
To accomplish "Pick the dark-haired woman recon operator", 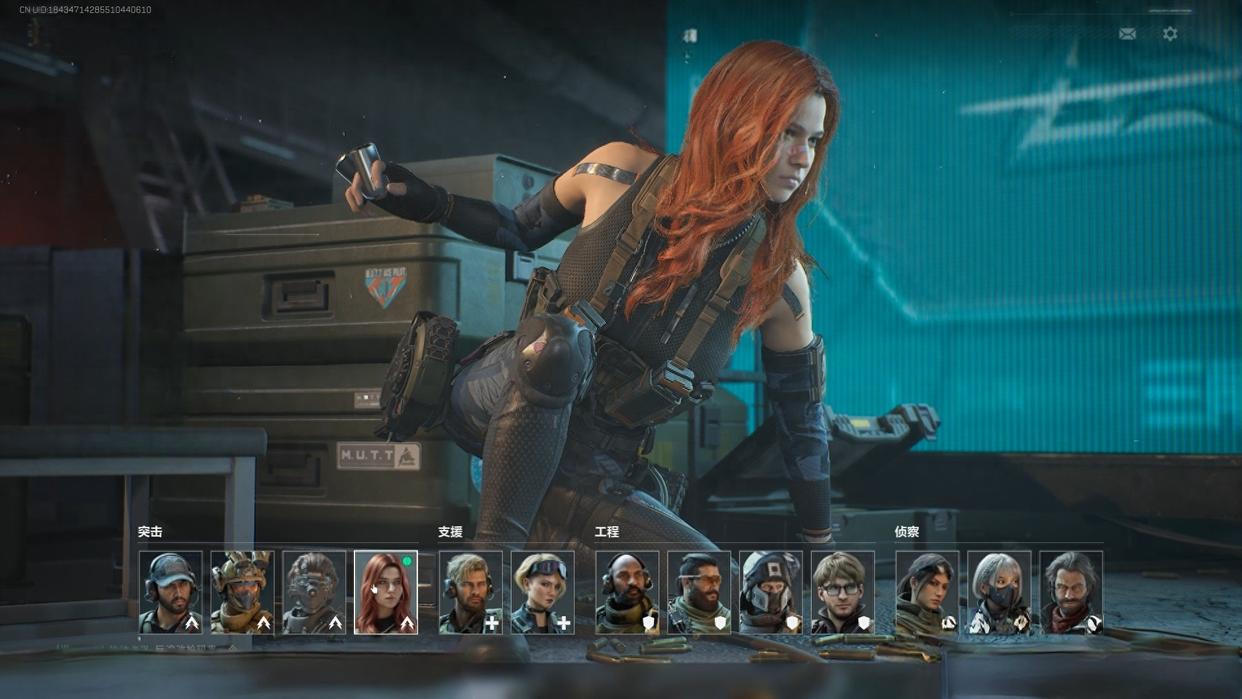I will coord(927,592).
